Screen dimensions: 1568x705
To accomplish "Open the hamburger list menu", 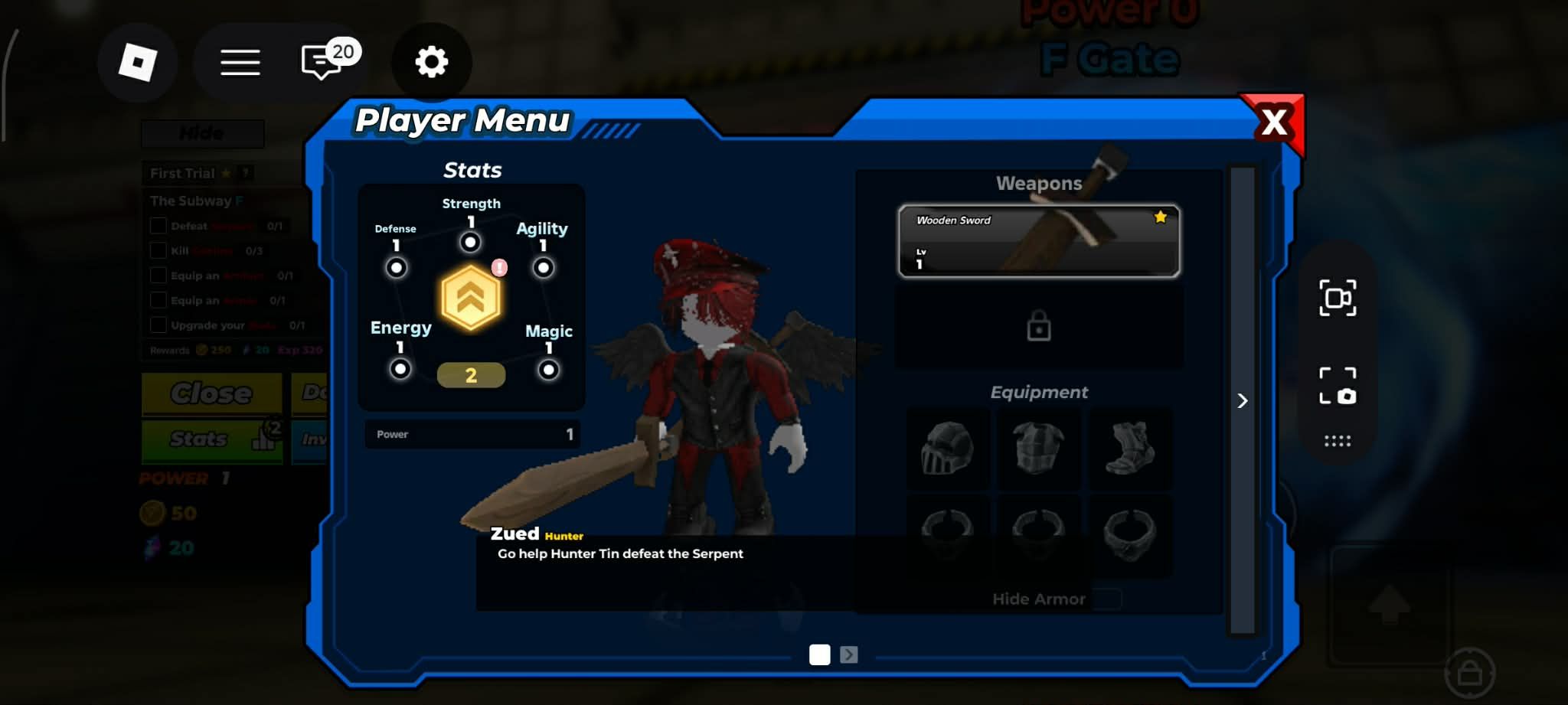I will (x=240, y=62).
